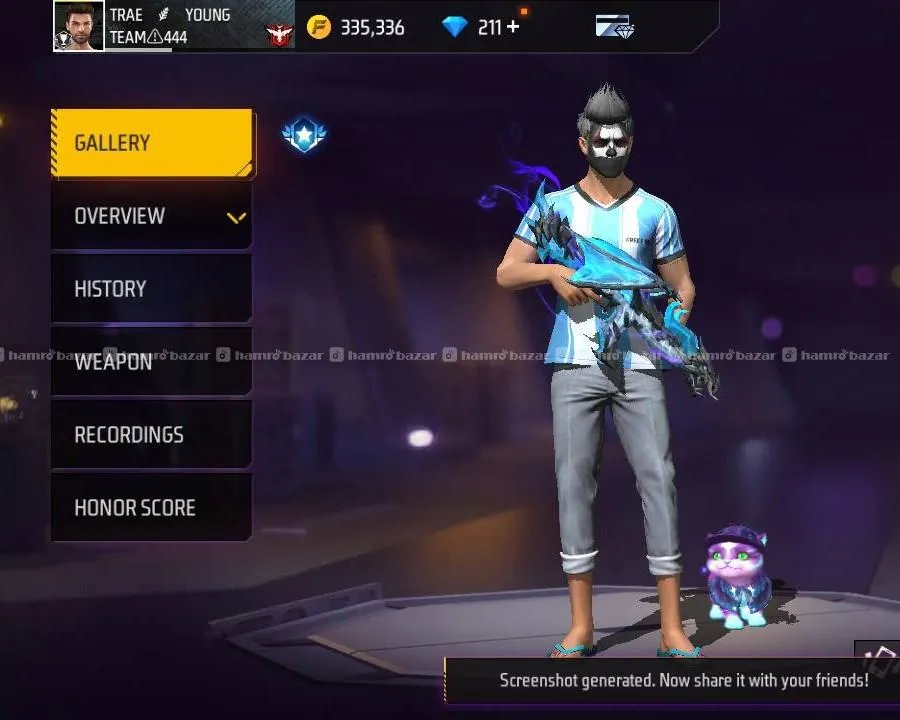The image size is (900, 720).
Task: Click the player avatar portrait
Action: click(79, 26)
